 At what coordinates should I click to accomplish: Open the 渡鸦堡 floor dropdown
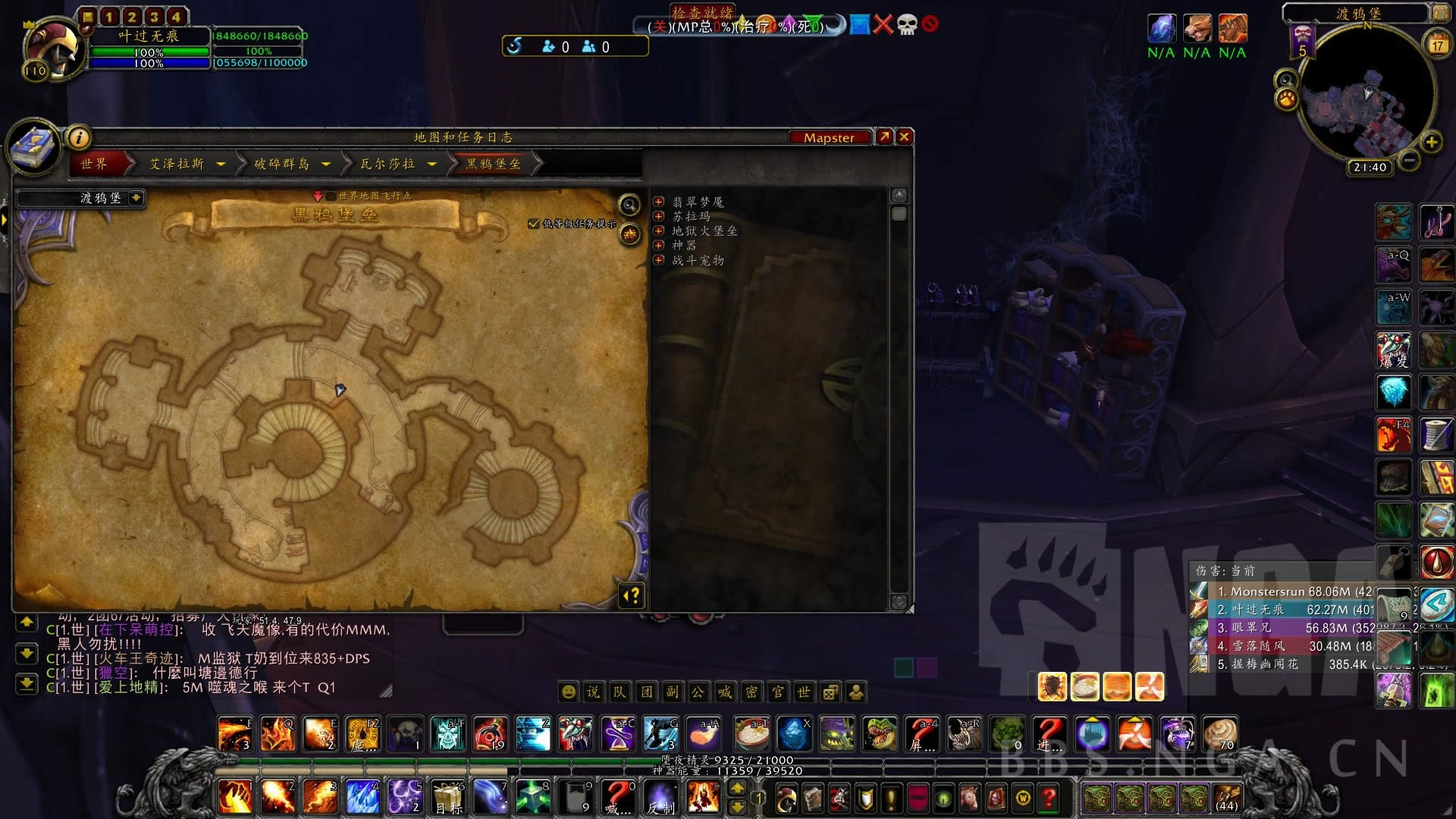[x=136, y=198]
